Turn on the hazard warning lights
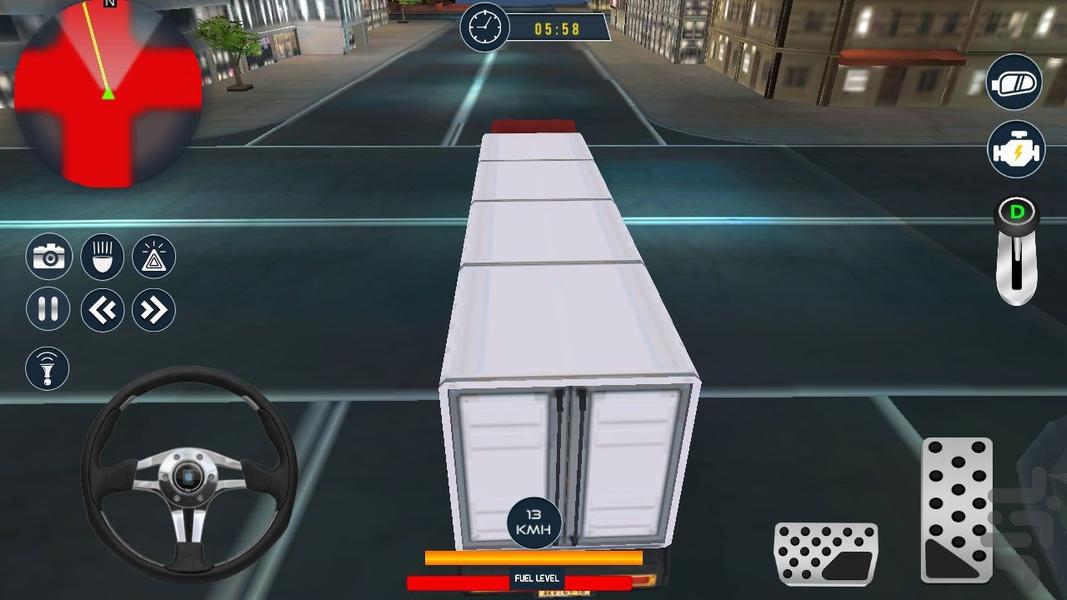Image resolution: width=1067 pixels, height=600 pixels. (154, 257)
